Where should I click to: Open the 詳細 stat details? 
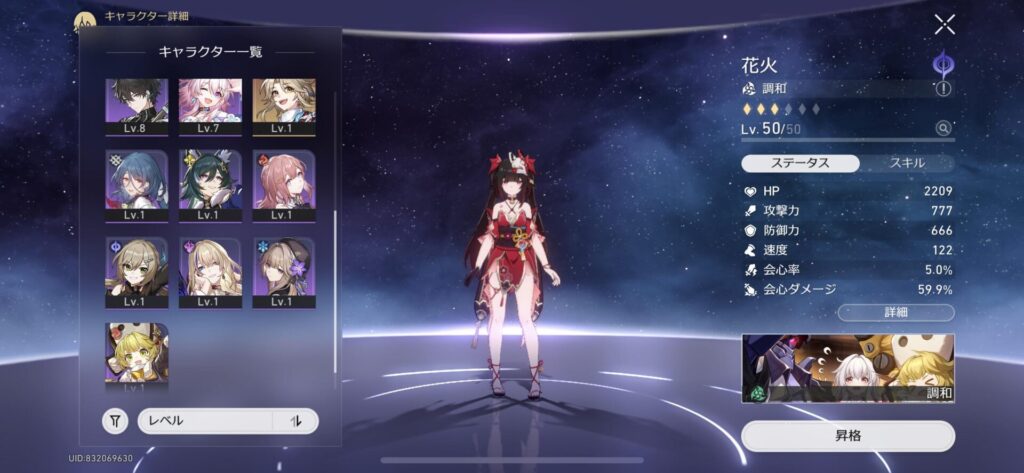click(896, 313)
